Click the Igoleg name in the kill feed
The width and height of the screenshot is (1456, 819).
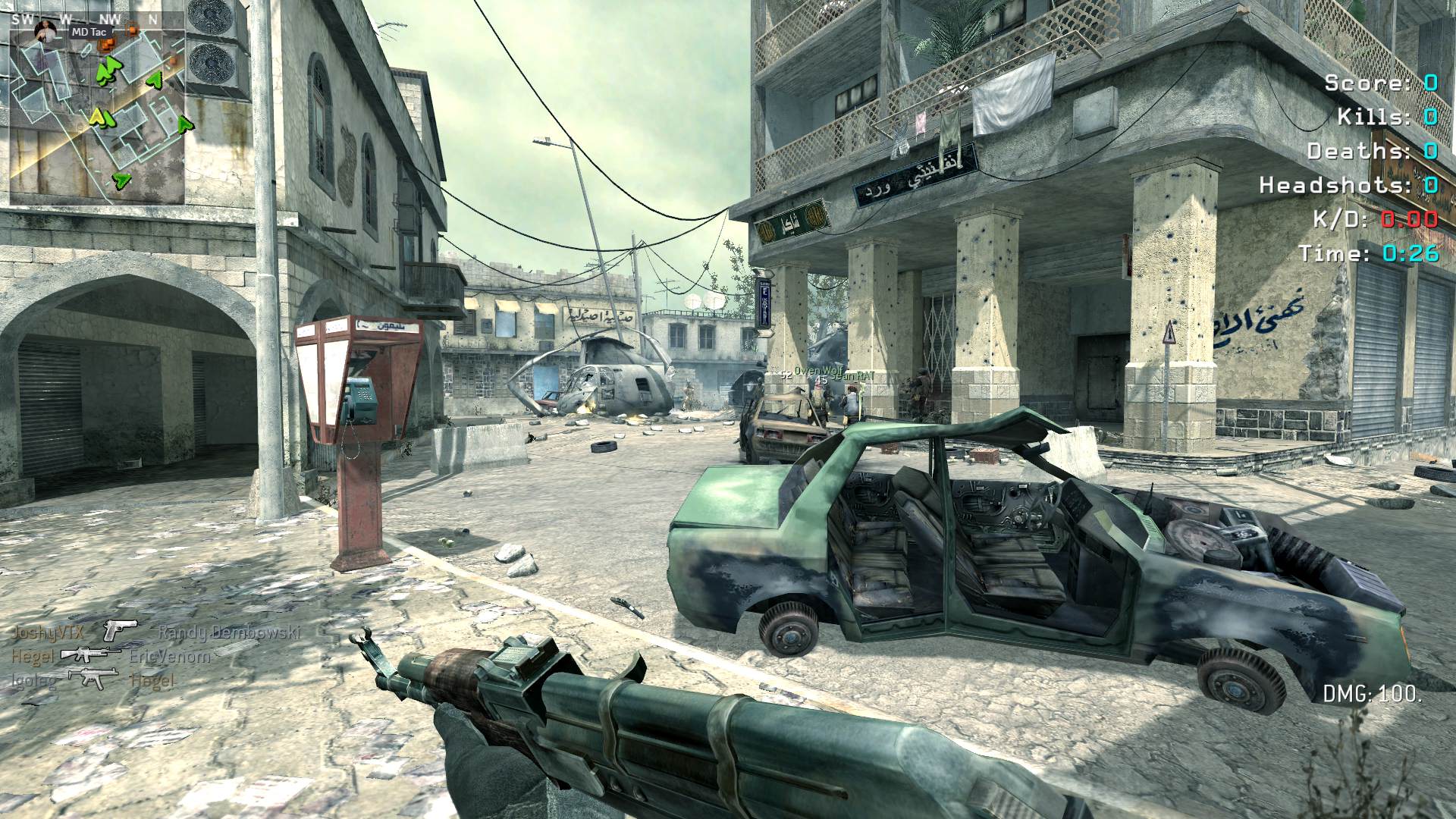pyautogui.click(x=33, y=681)
